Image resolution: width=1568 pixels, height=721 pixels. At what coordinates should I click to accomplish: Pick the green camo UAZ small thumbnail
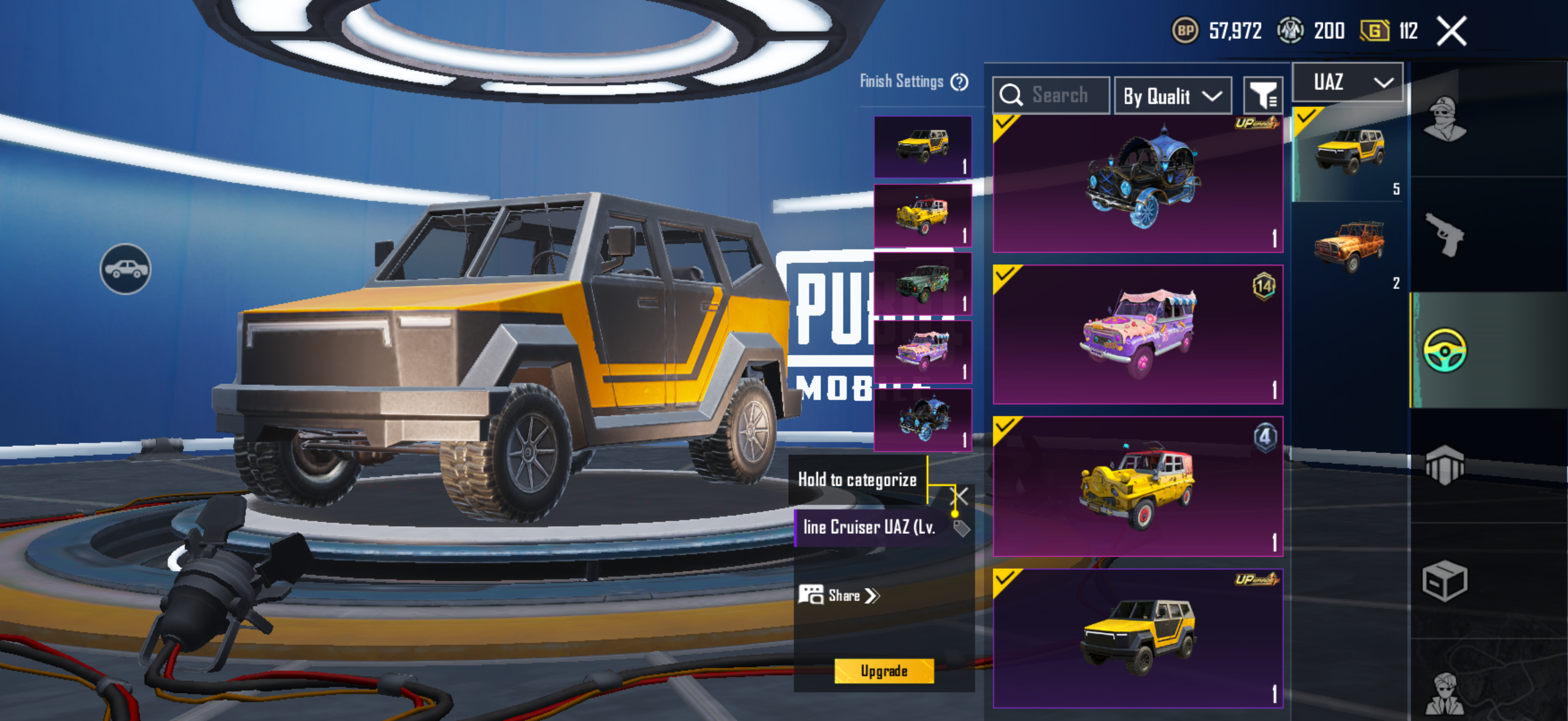click(922, 283)
